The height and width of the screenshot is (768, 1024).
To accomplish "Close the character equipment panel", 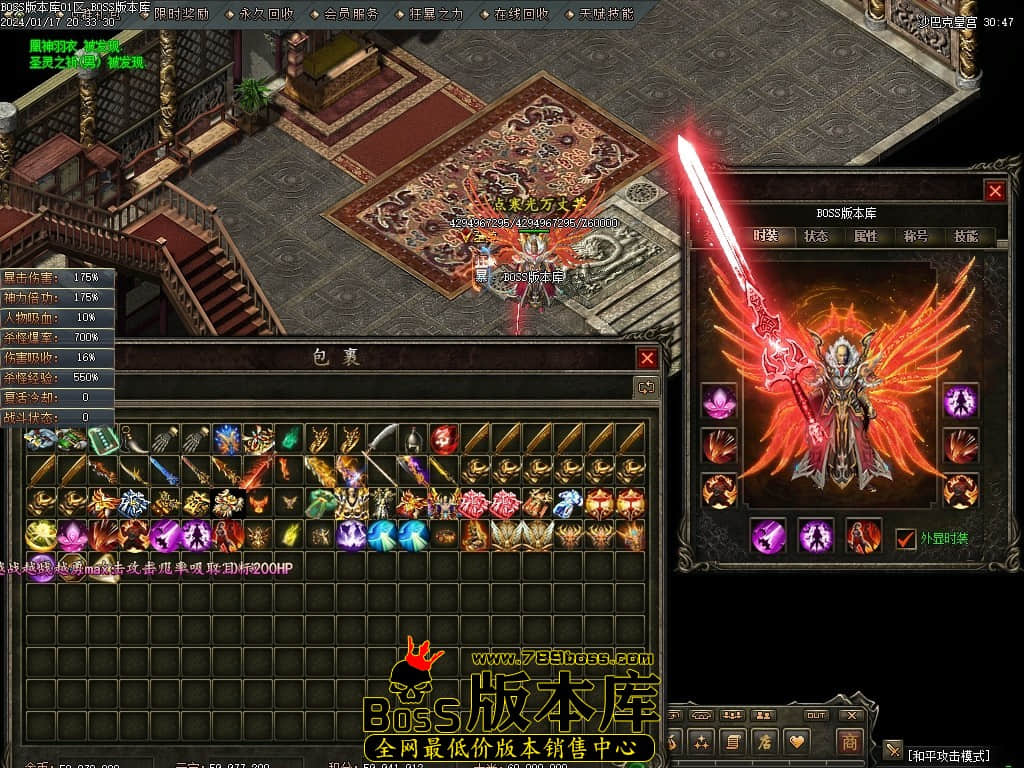I will [994, 191].
